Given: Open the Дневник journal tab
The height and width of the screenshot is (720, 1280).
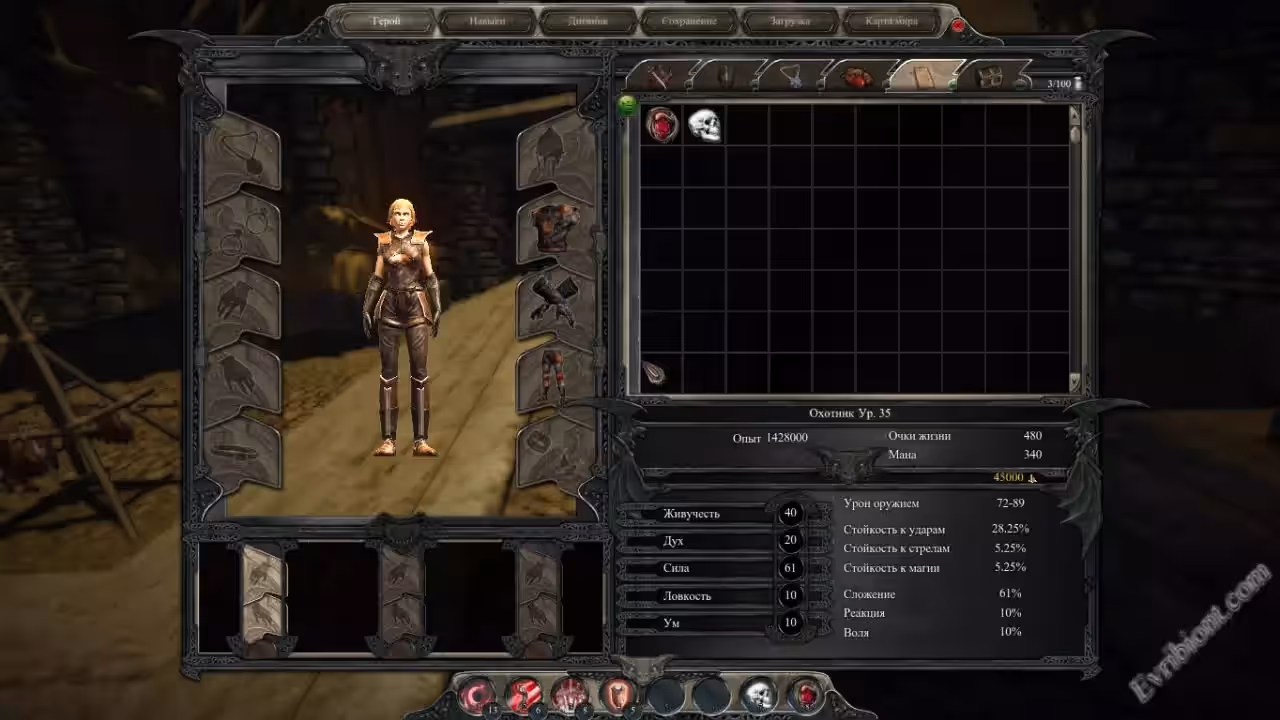Looking at the screenshot, I should (588, 21).
